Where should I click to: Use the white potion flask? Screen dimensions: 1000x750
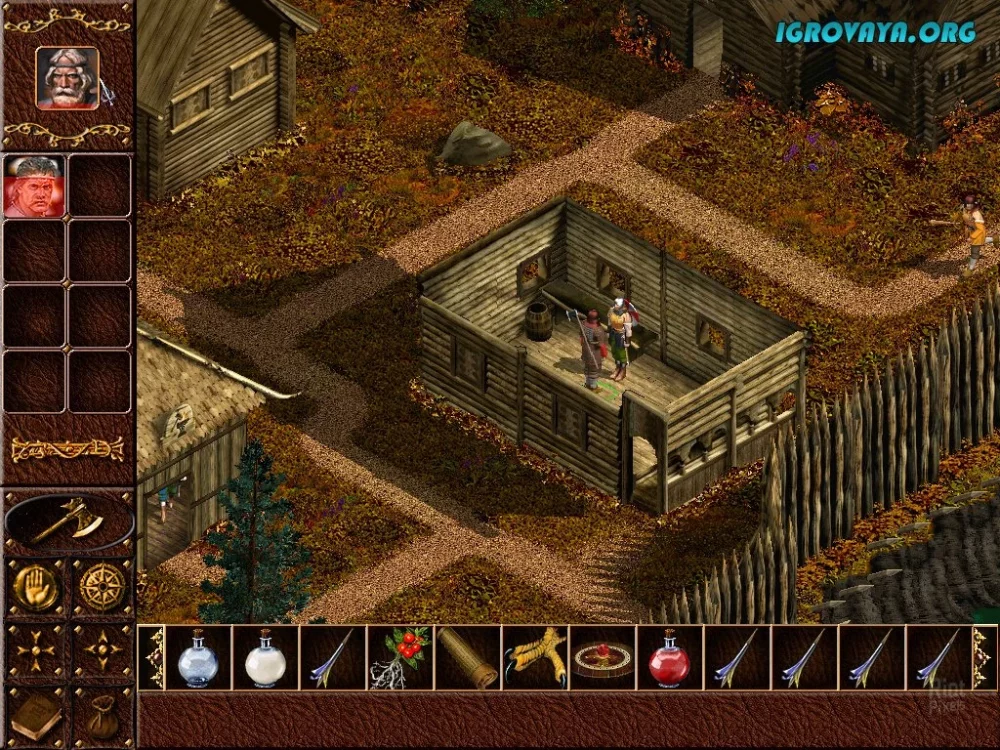[x=265, y=658]
